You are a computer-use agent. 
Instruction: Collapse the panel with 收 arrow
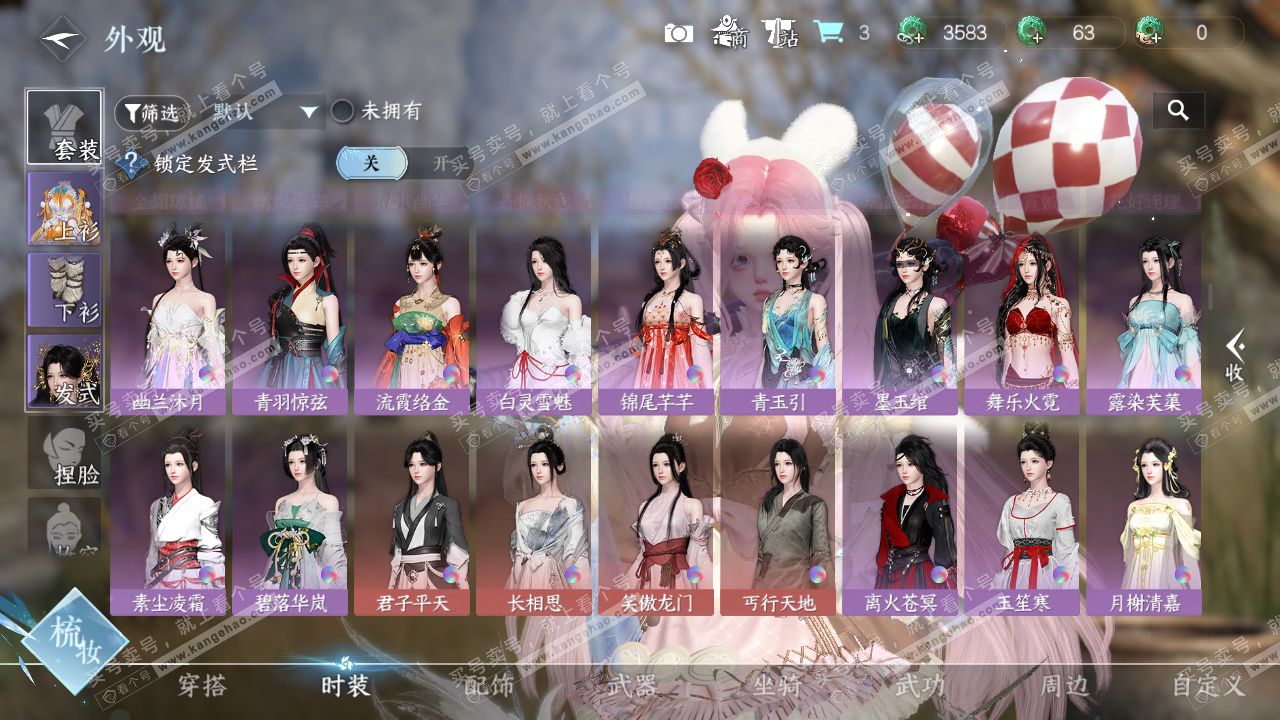[1235, 356]
